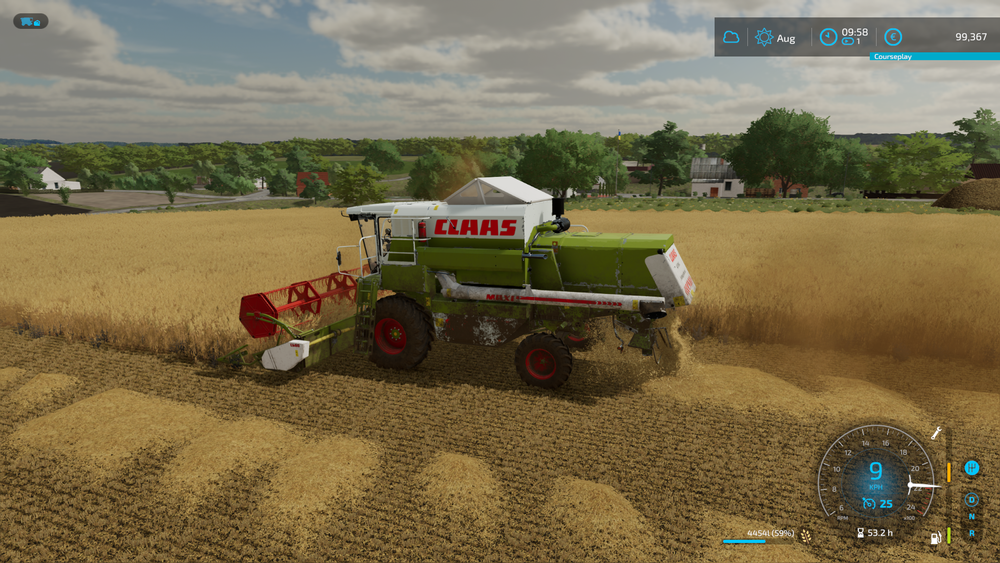Click the fuel pump icon
1000x563 pixels.
[936, 537]
